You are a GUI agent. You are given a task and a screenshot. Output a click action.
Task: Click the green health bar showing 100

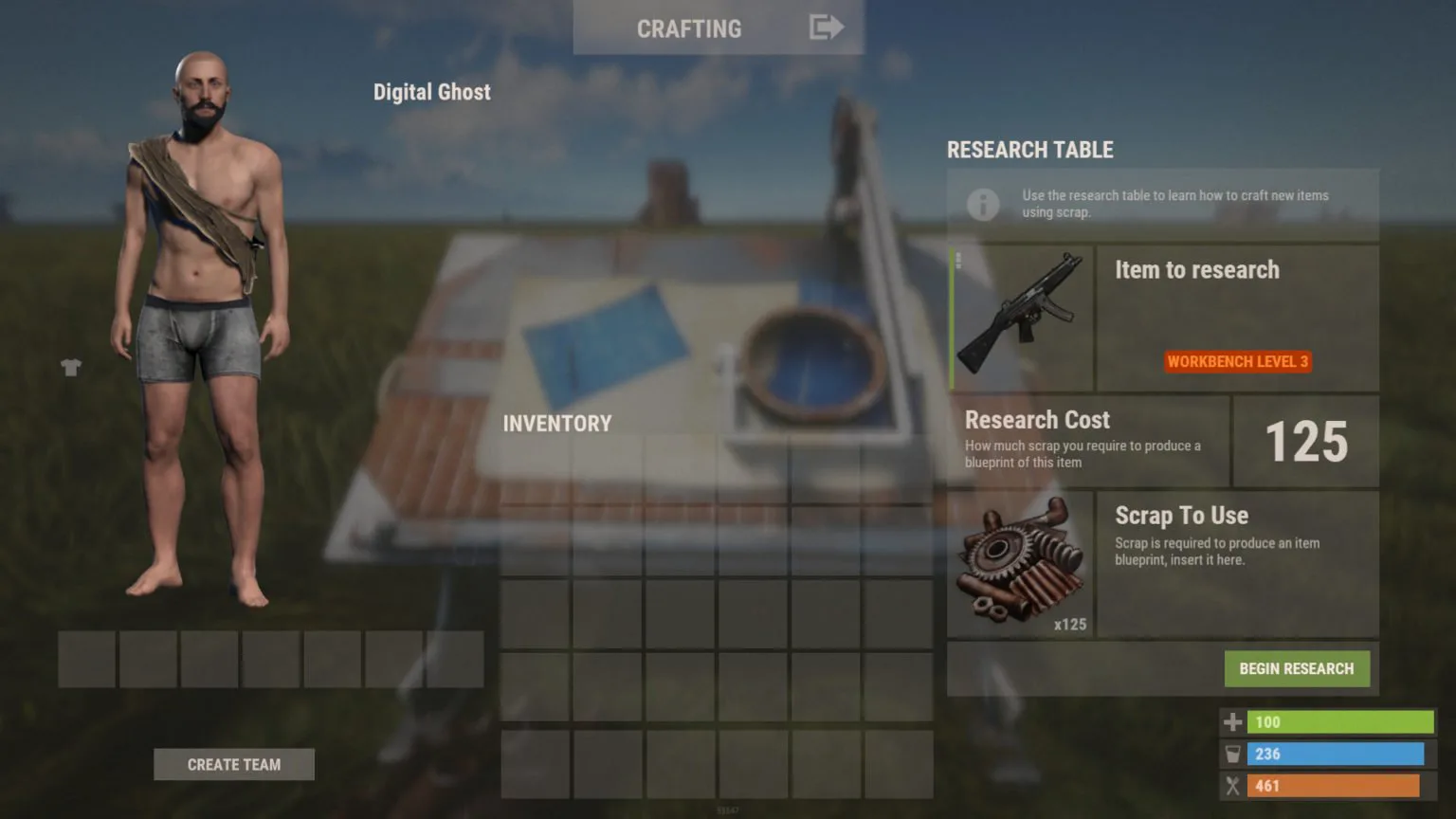point(1337,721)
